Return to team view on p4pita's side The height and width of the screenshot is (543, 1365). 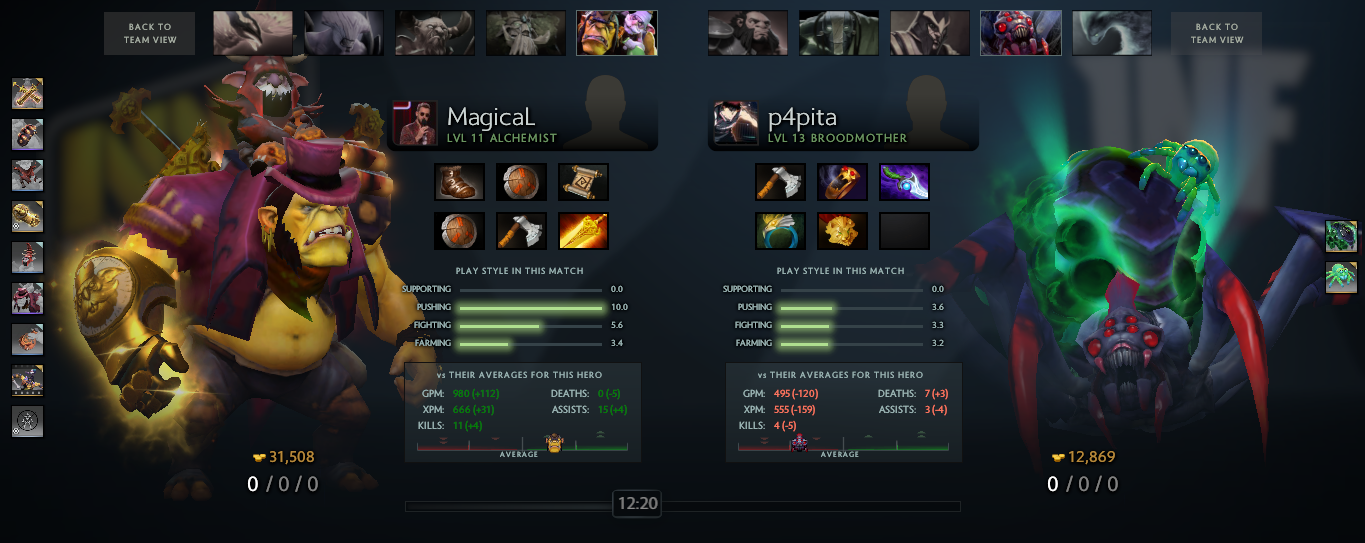(1216, 34)
